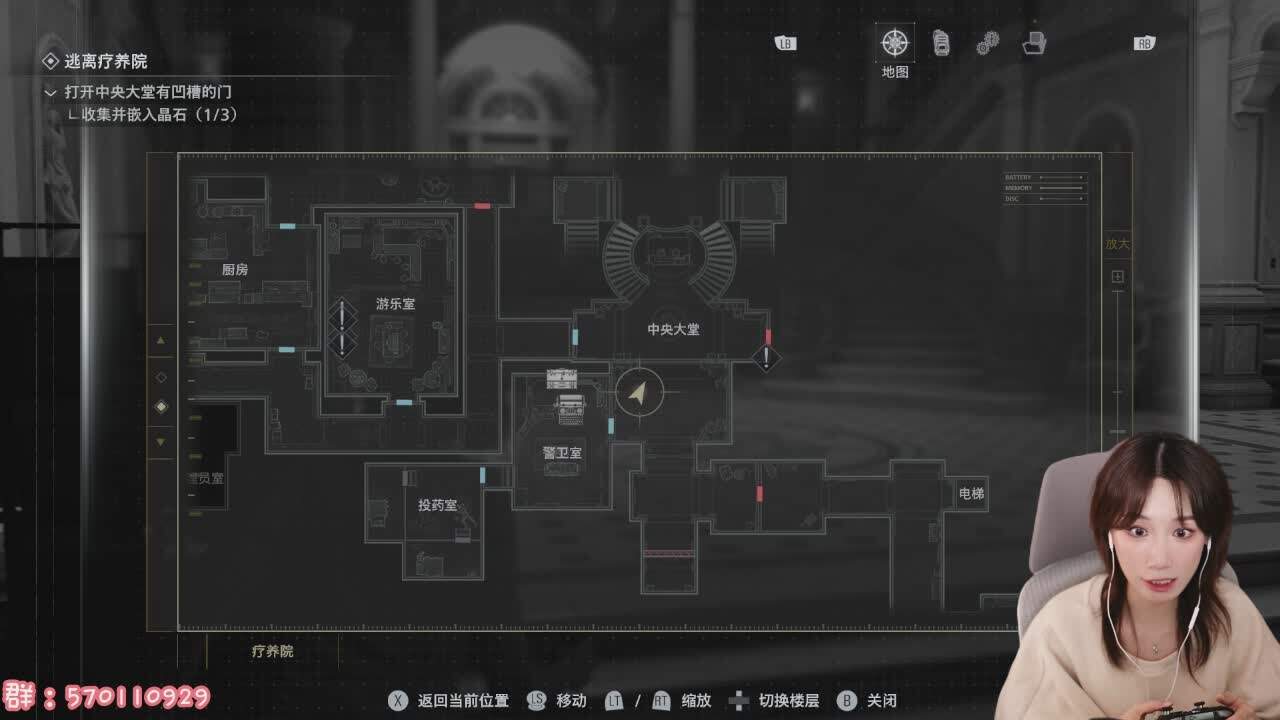
Task: Select the highlighted current floor diamond
Action: point(161,407)
